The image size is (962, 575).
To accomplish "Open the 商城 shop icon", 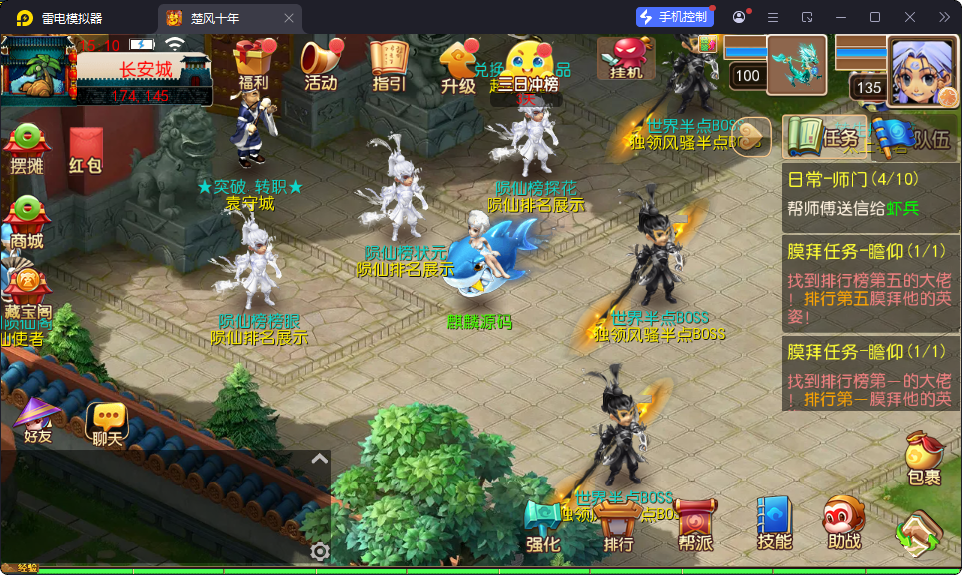I will pyautogui.click(x=27, y=222).
